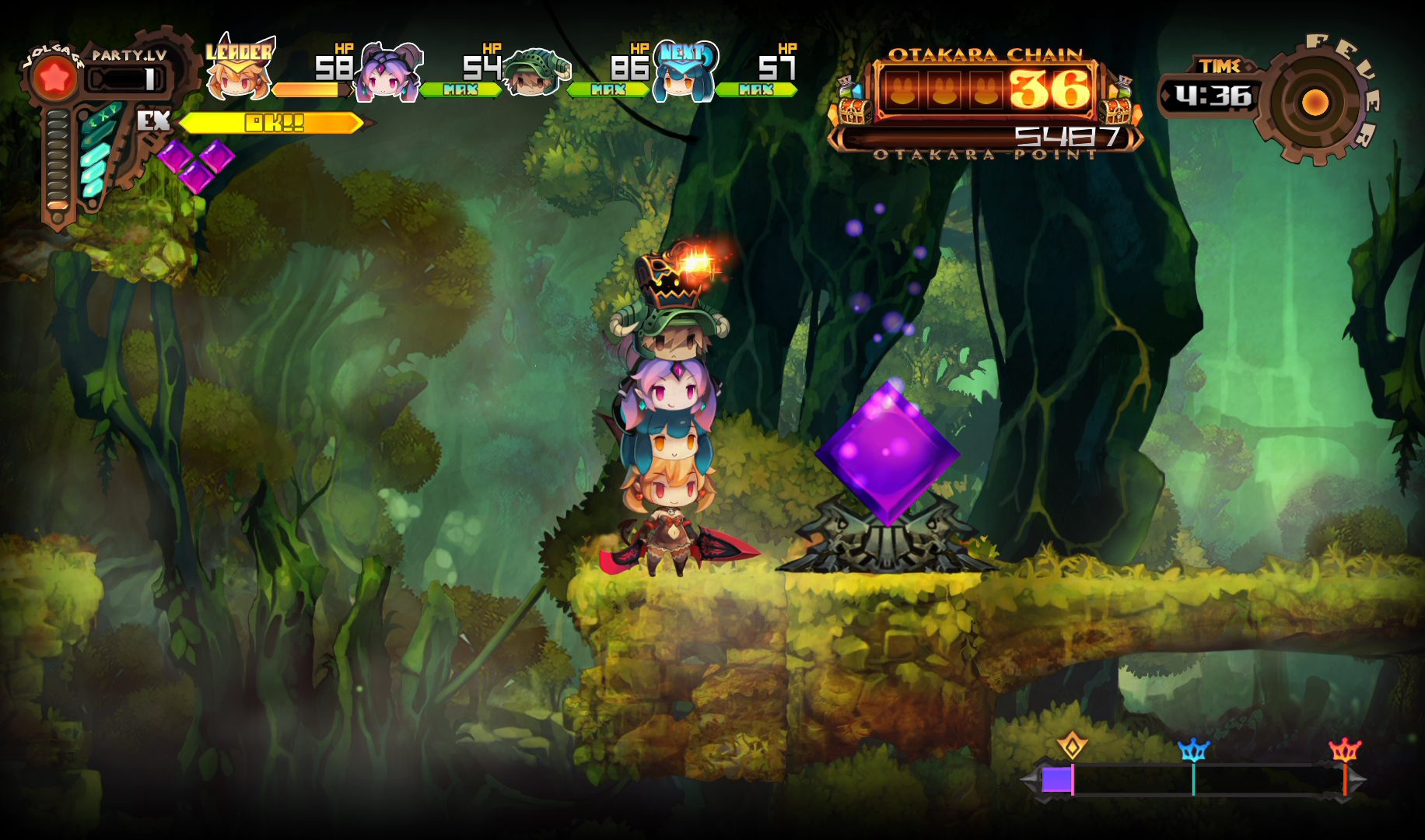Click the treasure chest right of Otakara Chain
Image resolution: width=1425 pixels, height=840 pixels.
point(1117,106)
